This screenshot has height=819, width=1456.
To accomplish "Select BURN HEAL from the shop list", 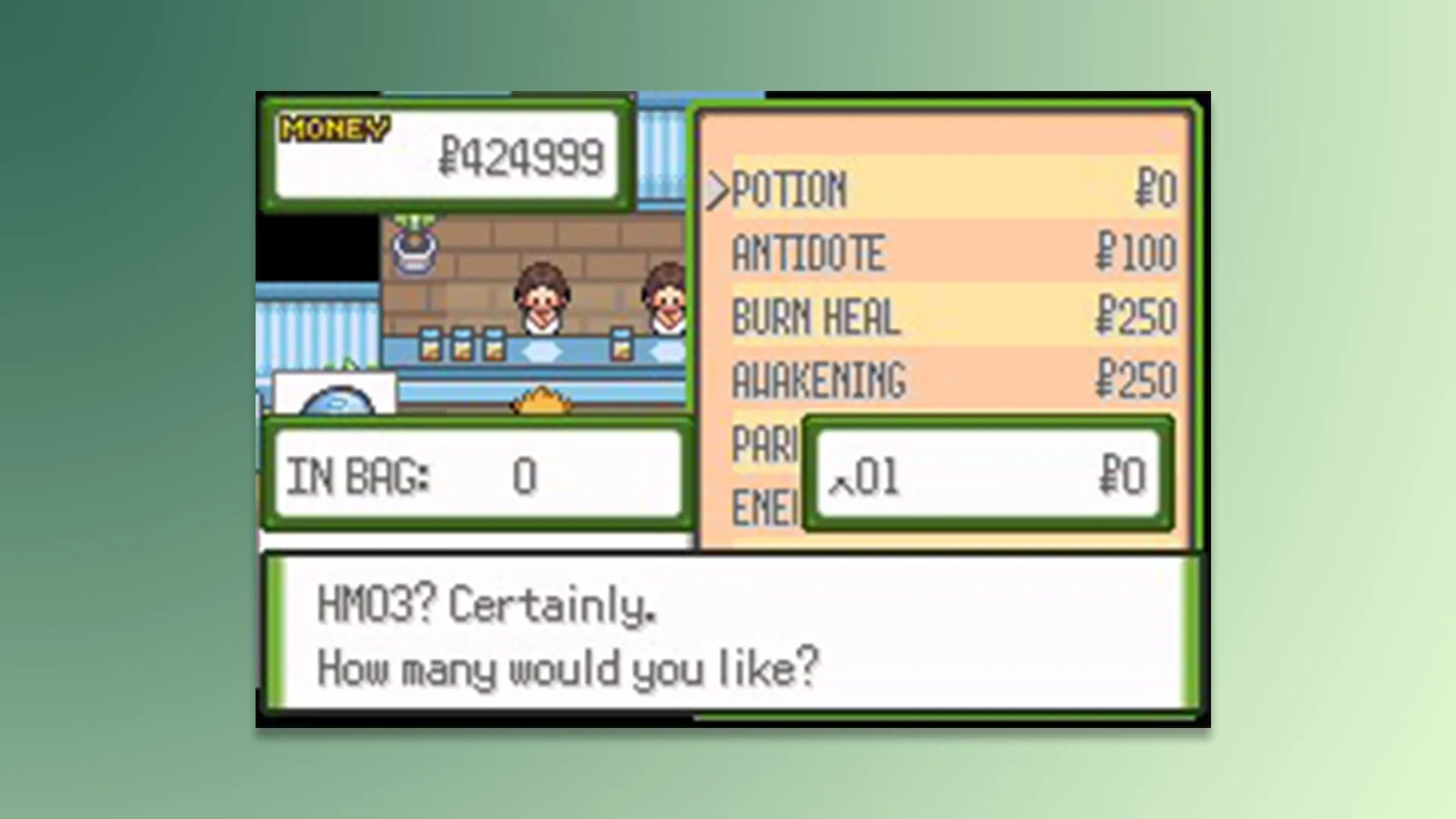I will pyautogui.click(x=815, y=318).
